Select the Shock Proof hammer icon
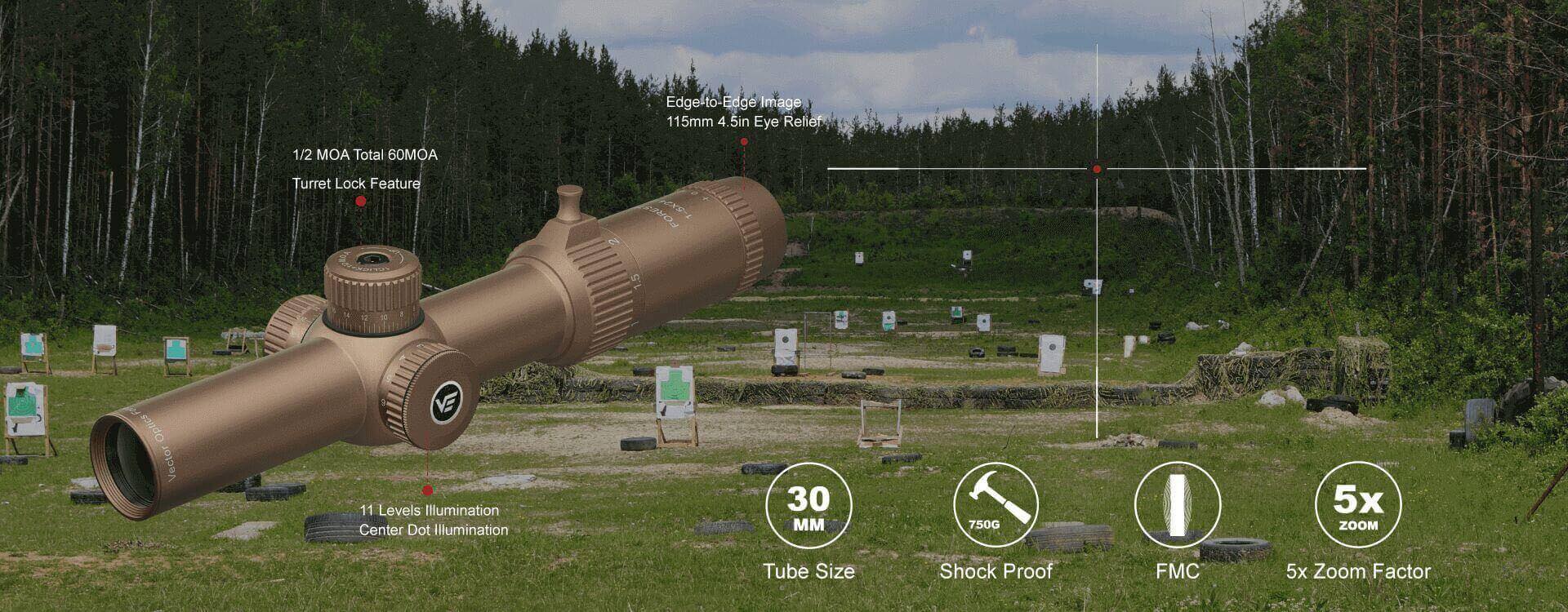This screenshot has height=612, width=1568. coord(996,505)
